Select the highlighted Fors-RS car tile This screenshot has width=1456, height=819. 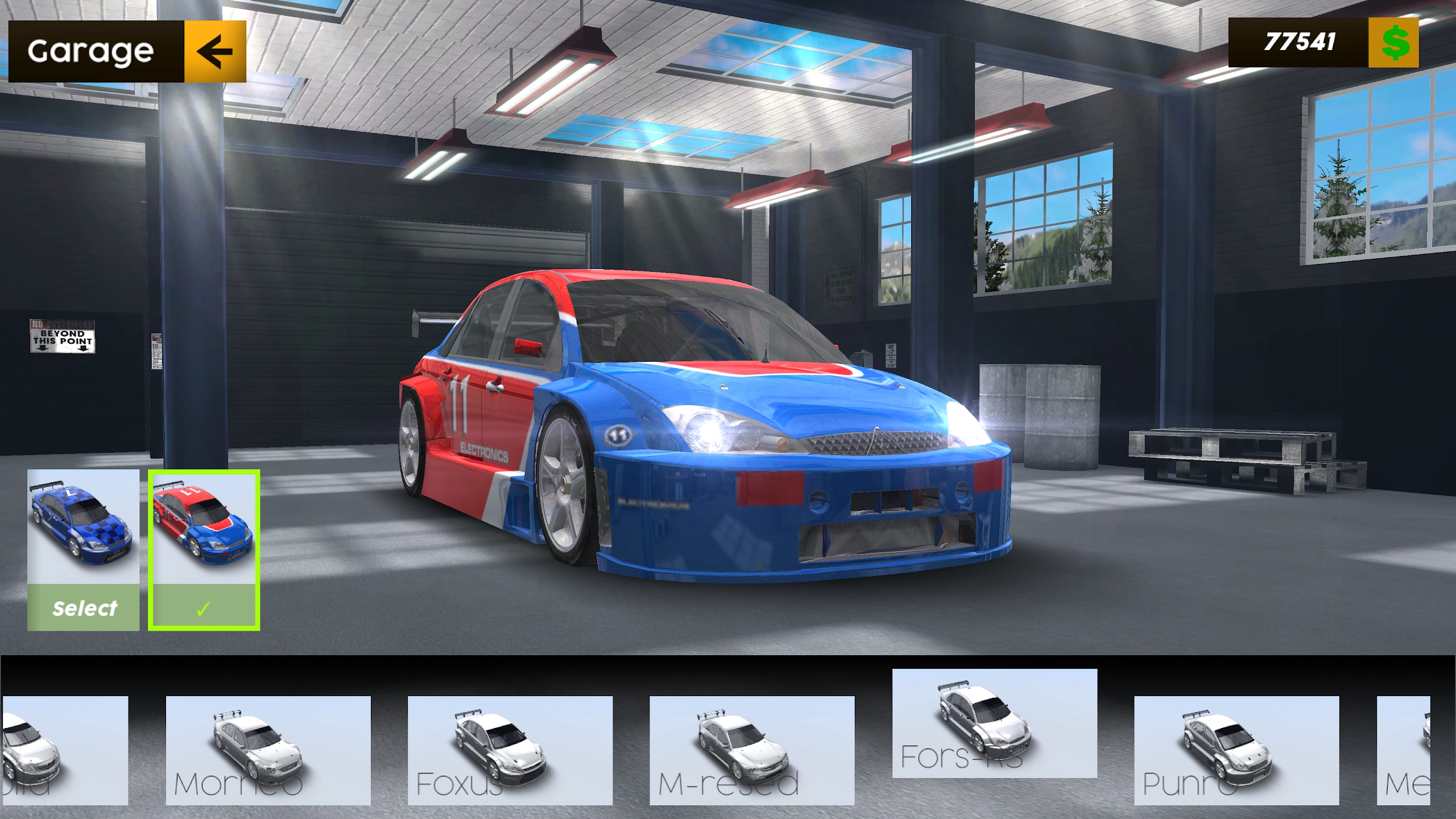[x=994, y=723]
